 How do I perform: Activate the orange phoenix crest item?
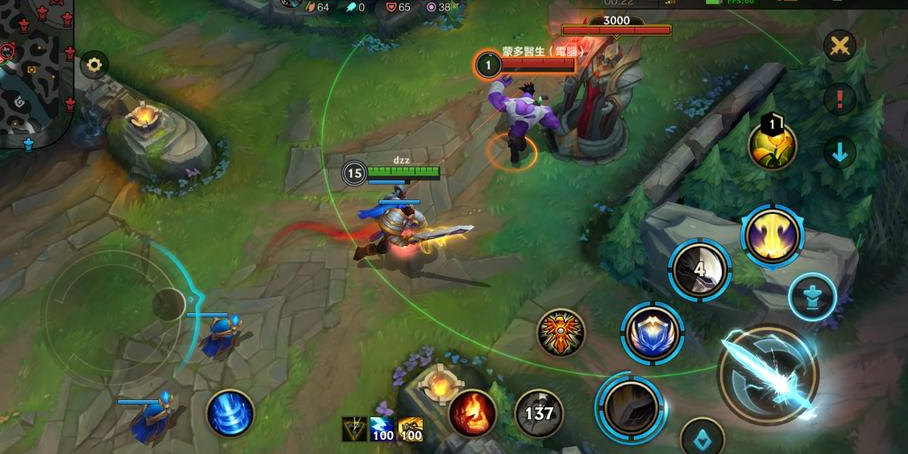click(x=561, y=333)
